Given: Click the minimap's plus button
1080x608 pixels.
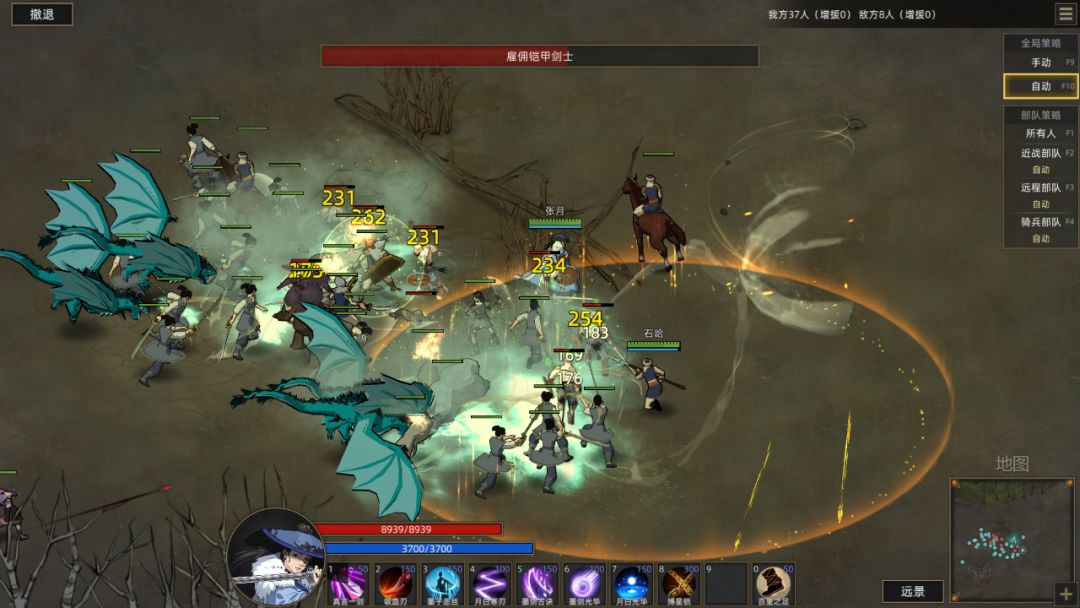Looking at the screenshot, I should pyautogui.click(x=1064, y=593).
